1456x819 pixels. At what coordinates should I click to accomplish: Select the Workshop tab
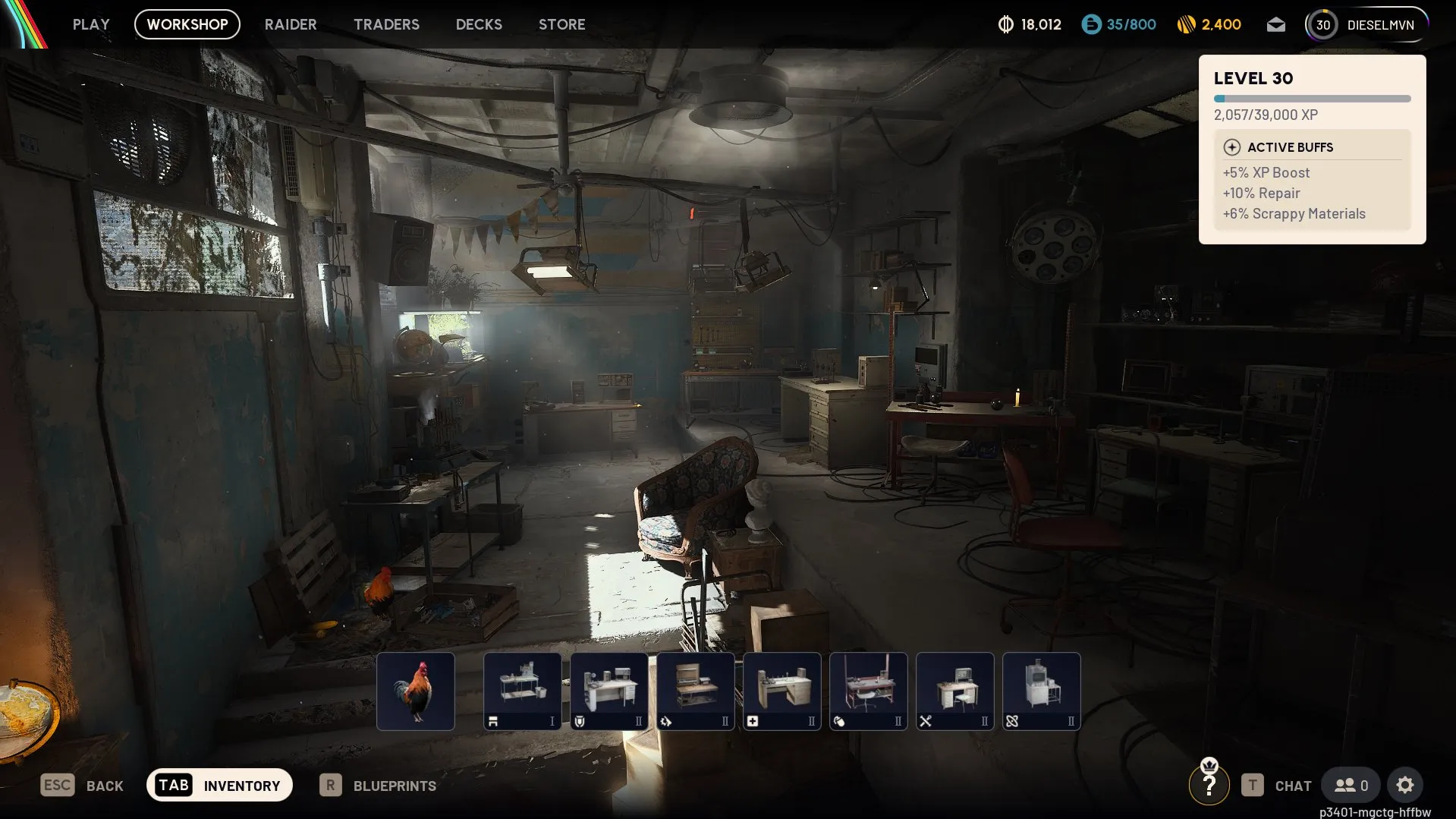pos(187,24)
